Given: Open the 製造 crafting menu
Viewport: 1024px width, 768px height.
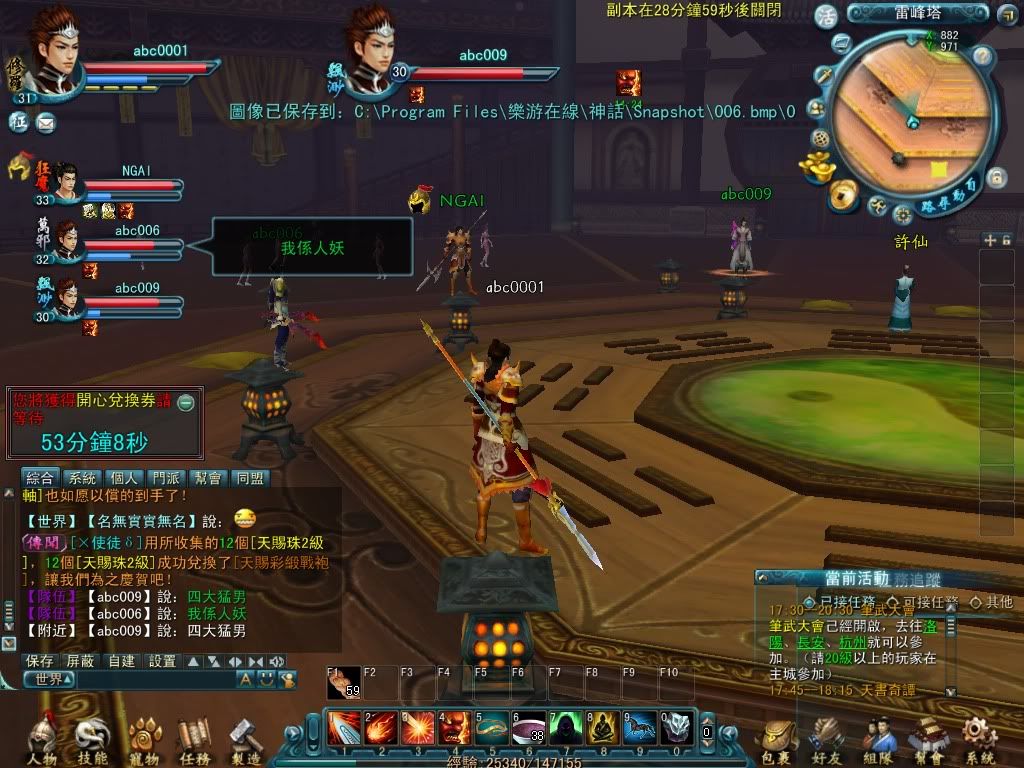Looking at the screenshot, I should (x=245, y=741).
